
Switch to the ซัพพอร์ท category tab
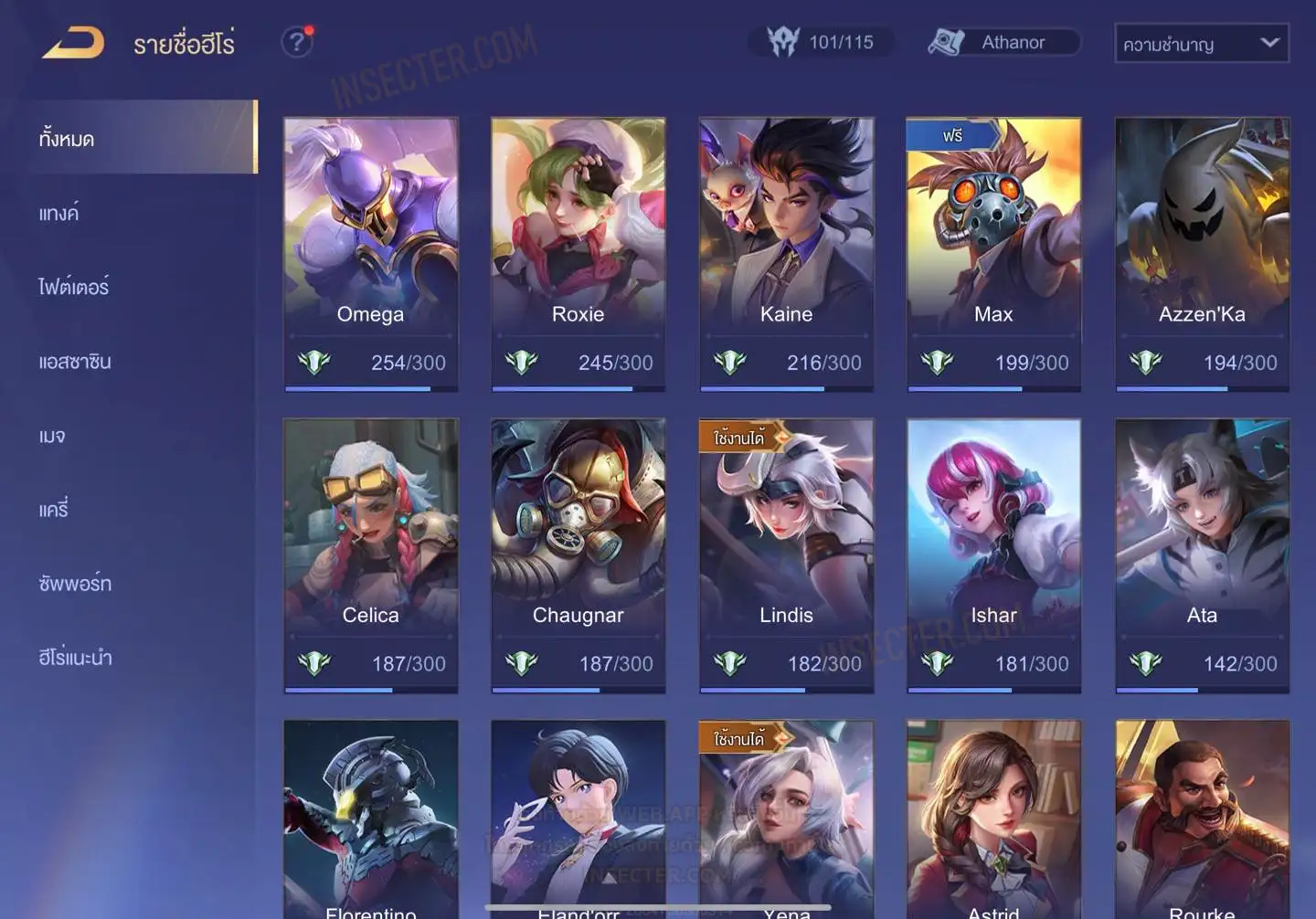click(x=75, y=584)
